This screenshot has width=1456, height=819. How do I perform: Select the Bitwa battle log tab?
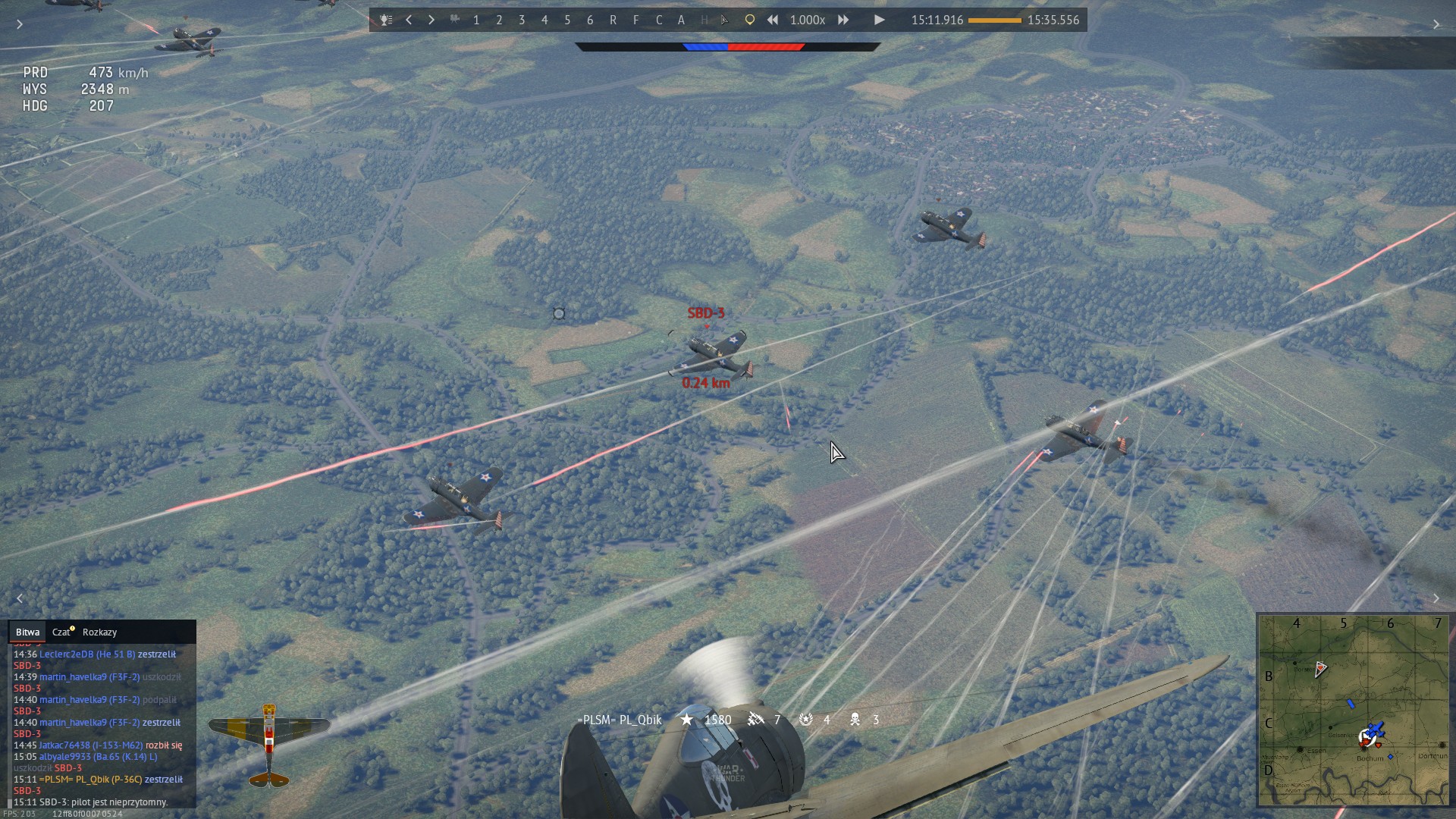click(x=27, y=632)
